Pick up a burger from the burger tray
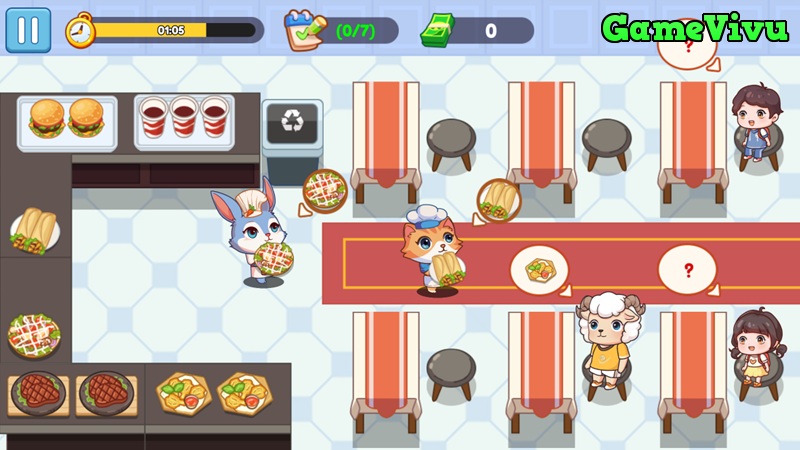Viewport: 800px width, 450px height. coord(48,118)
